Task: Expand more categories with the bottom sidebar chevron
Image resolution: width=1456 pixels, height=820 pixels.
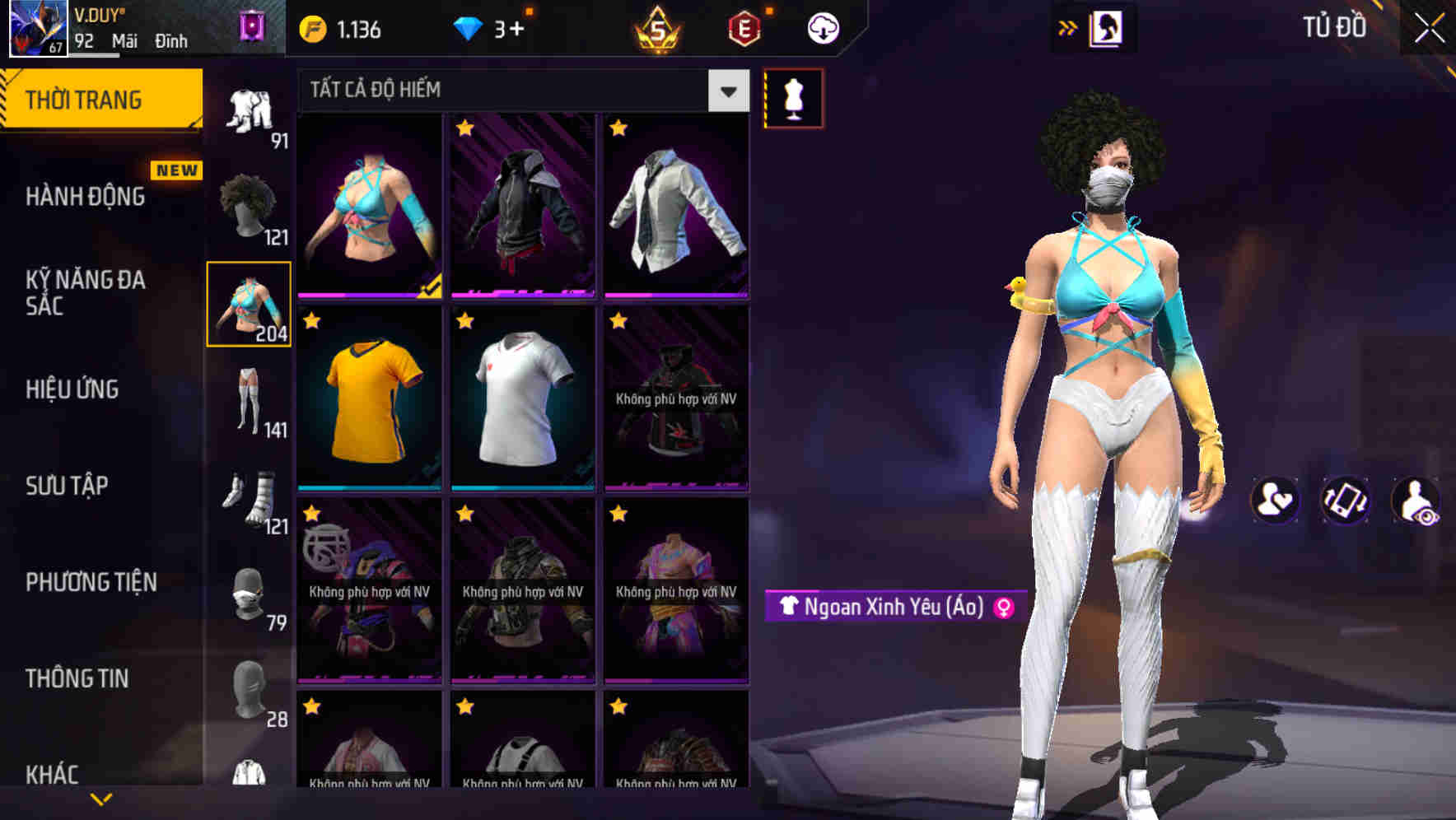Action: tap(101, 799)
